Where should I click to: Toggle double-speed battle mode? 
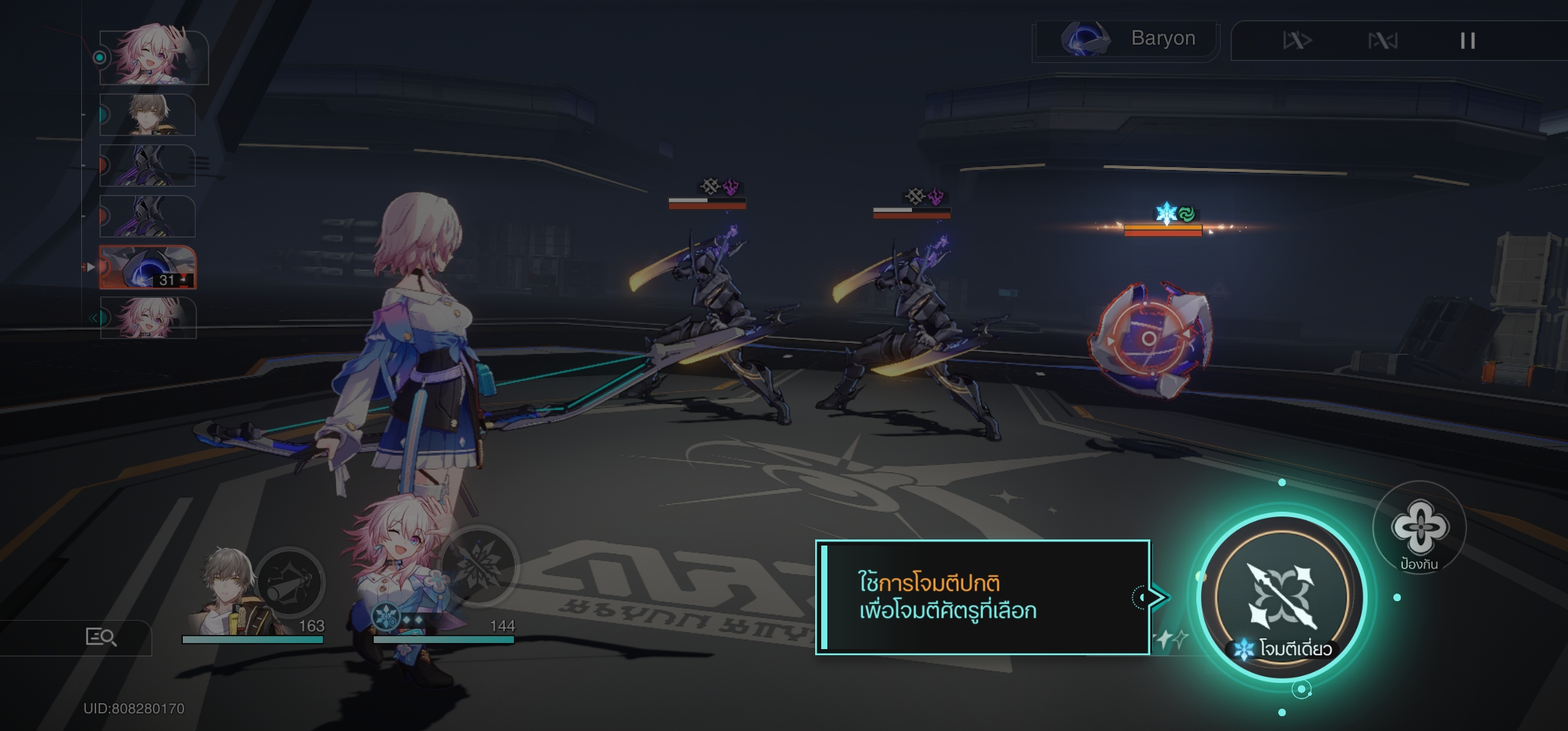pos(1297,41)
